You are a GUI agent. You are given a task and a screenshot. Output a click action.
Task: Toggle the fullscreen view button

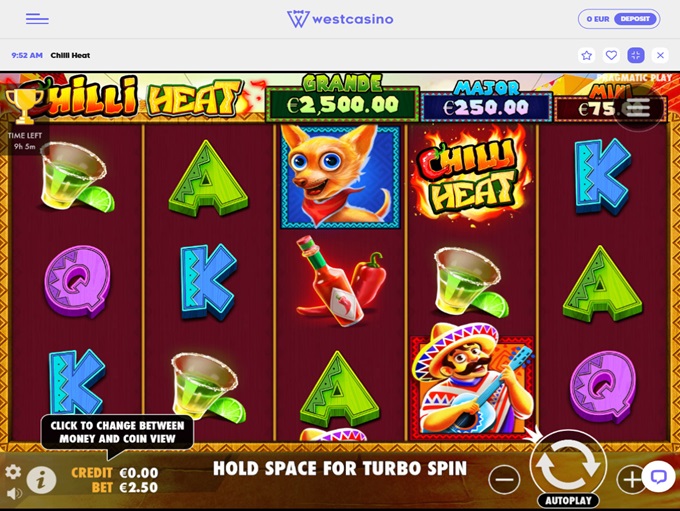click(635, 55)
